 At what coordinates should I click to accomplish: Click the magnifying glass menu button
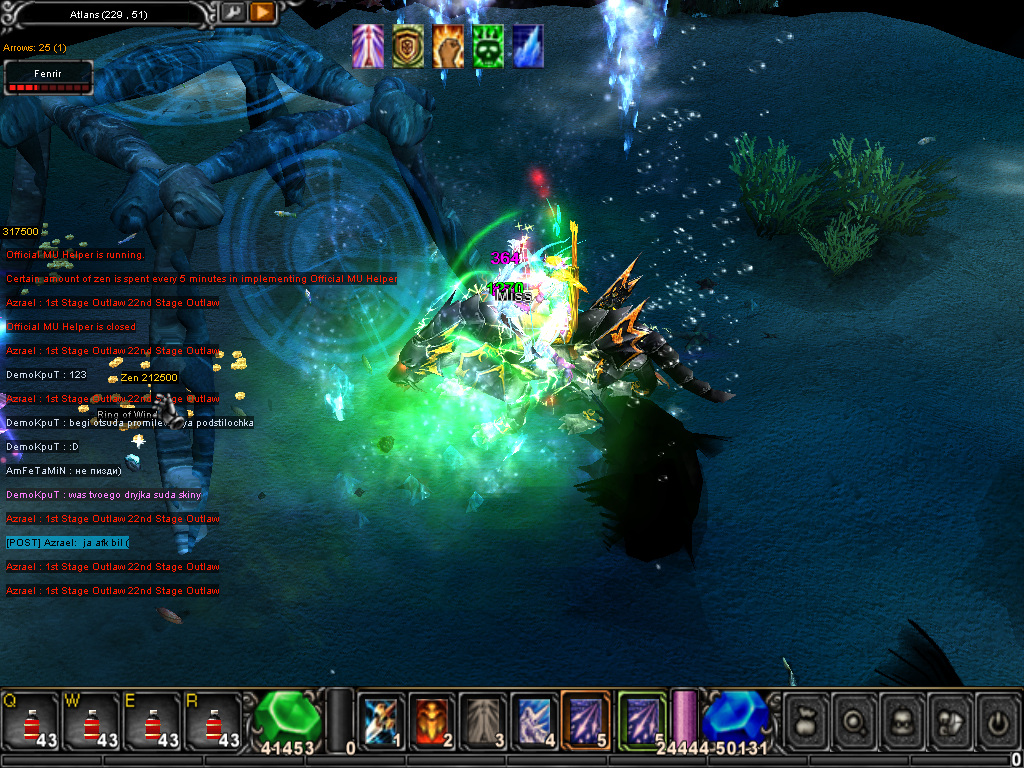click(855, 721)
